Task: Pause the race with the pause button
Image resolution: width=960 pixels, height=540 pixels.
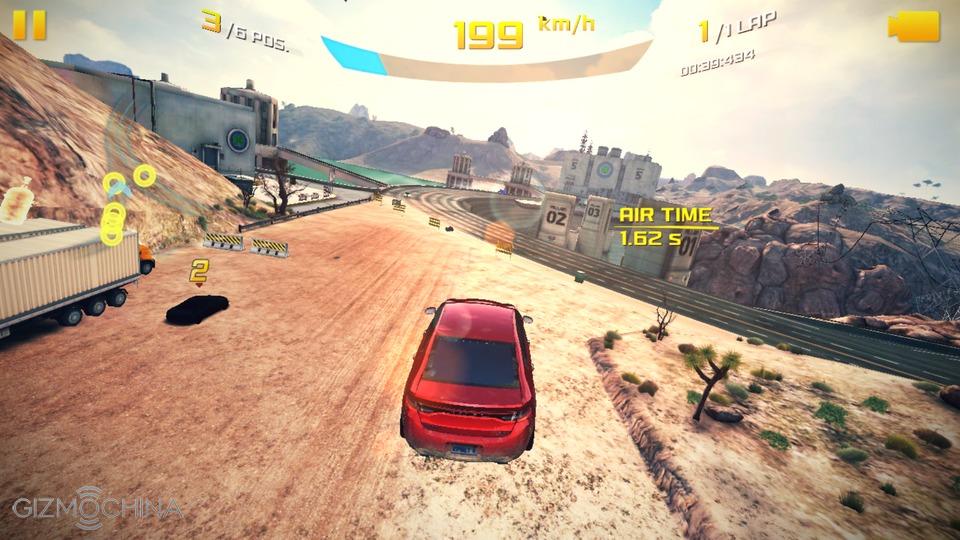Action: [30, 25]
